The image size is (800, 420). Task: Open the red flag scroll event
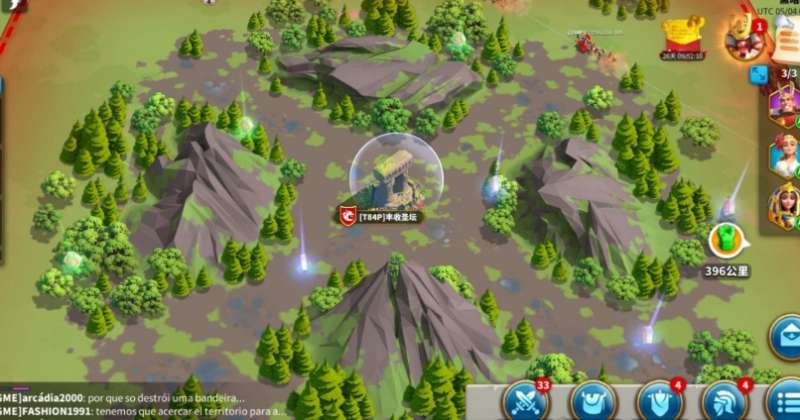coord(683,36)
